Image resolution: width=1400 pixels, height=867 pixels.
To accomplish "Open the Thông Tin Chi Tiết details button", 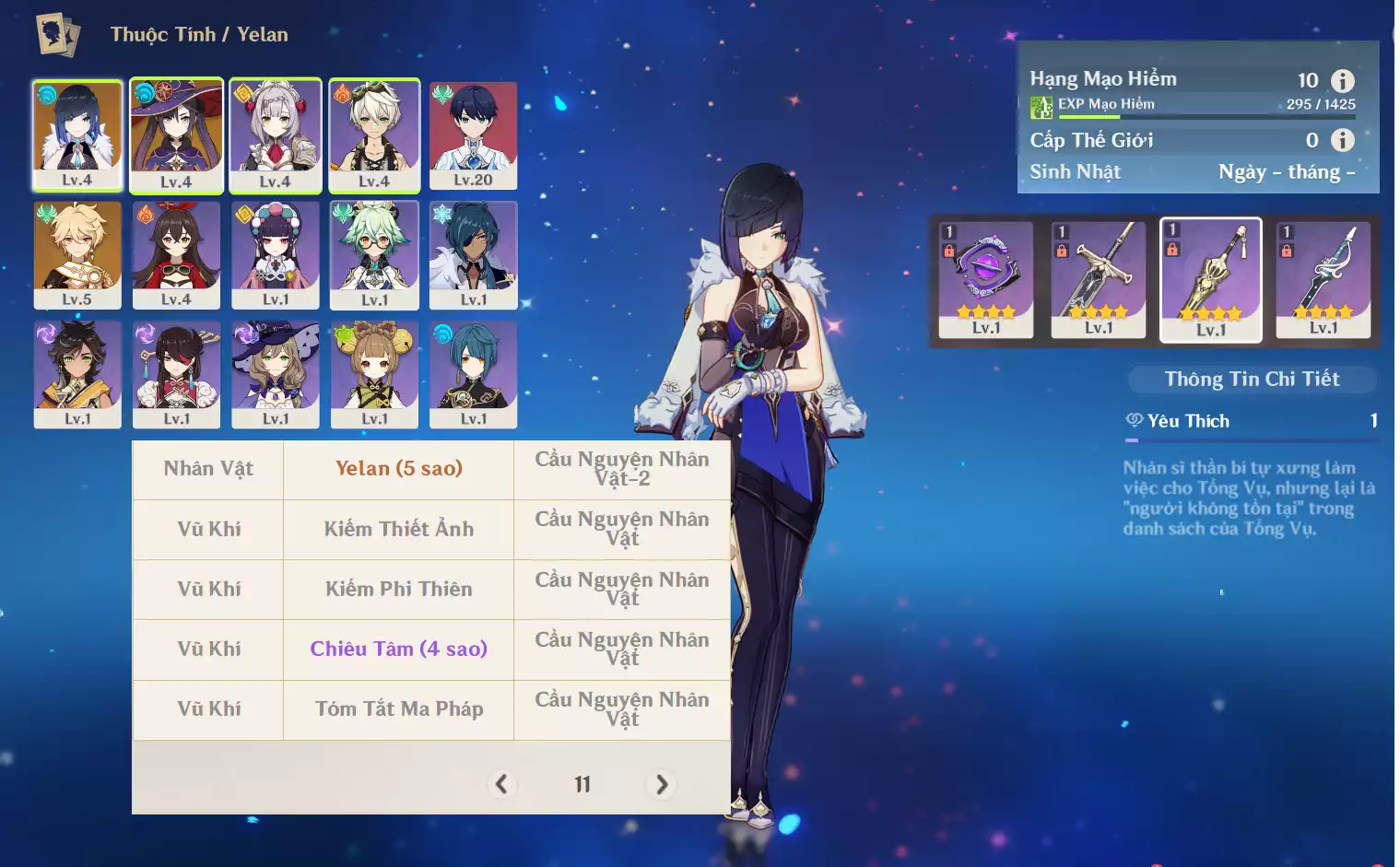I will coord(1252,379).
